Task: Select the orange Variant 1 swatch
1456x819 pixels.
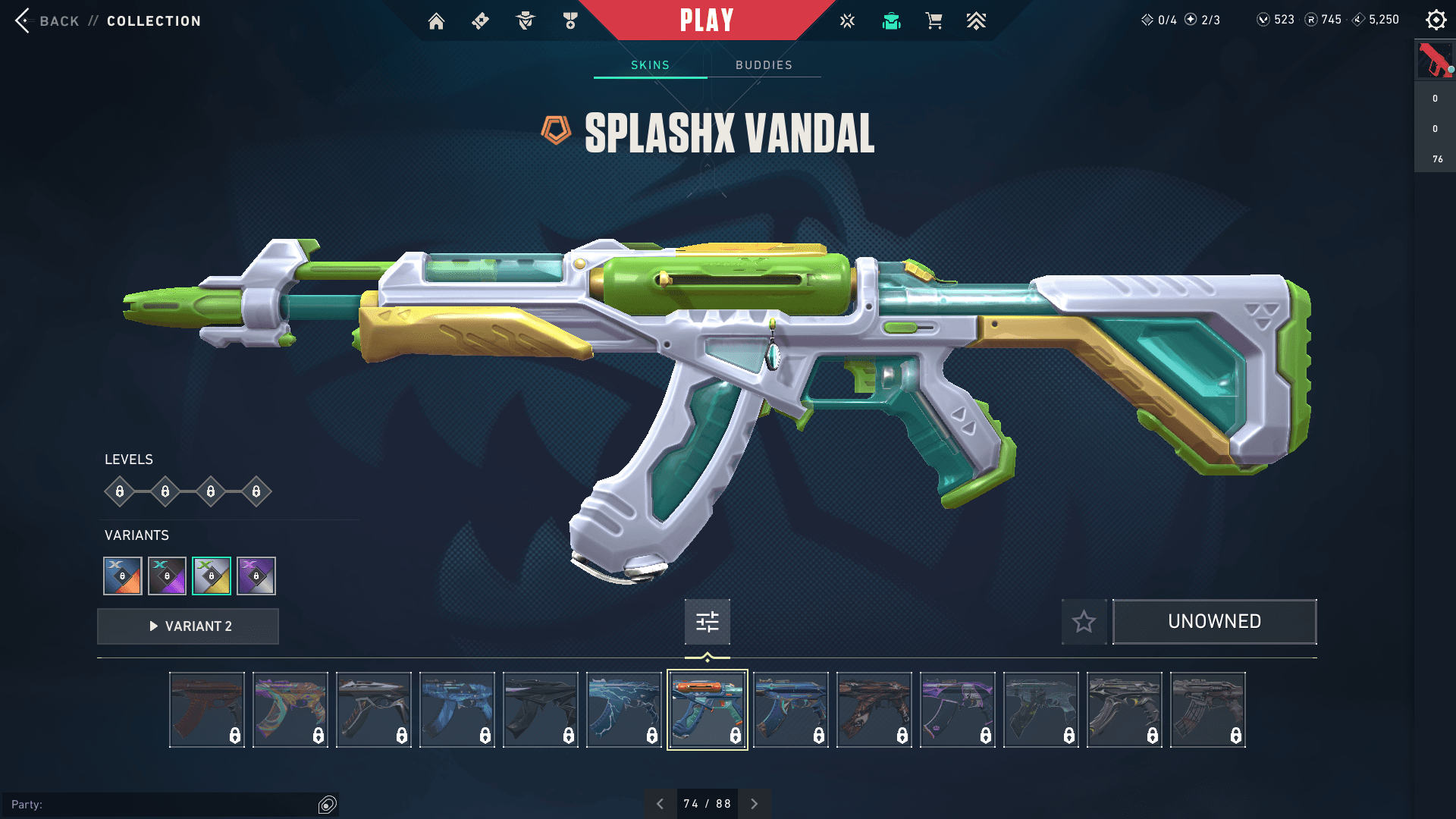Action: coord(122,576)
